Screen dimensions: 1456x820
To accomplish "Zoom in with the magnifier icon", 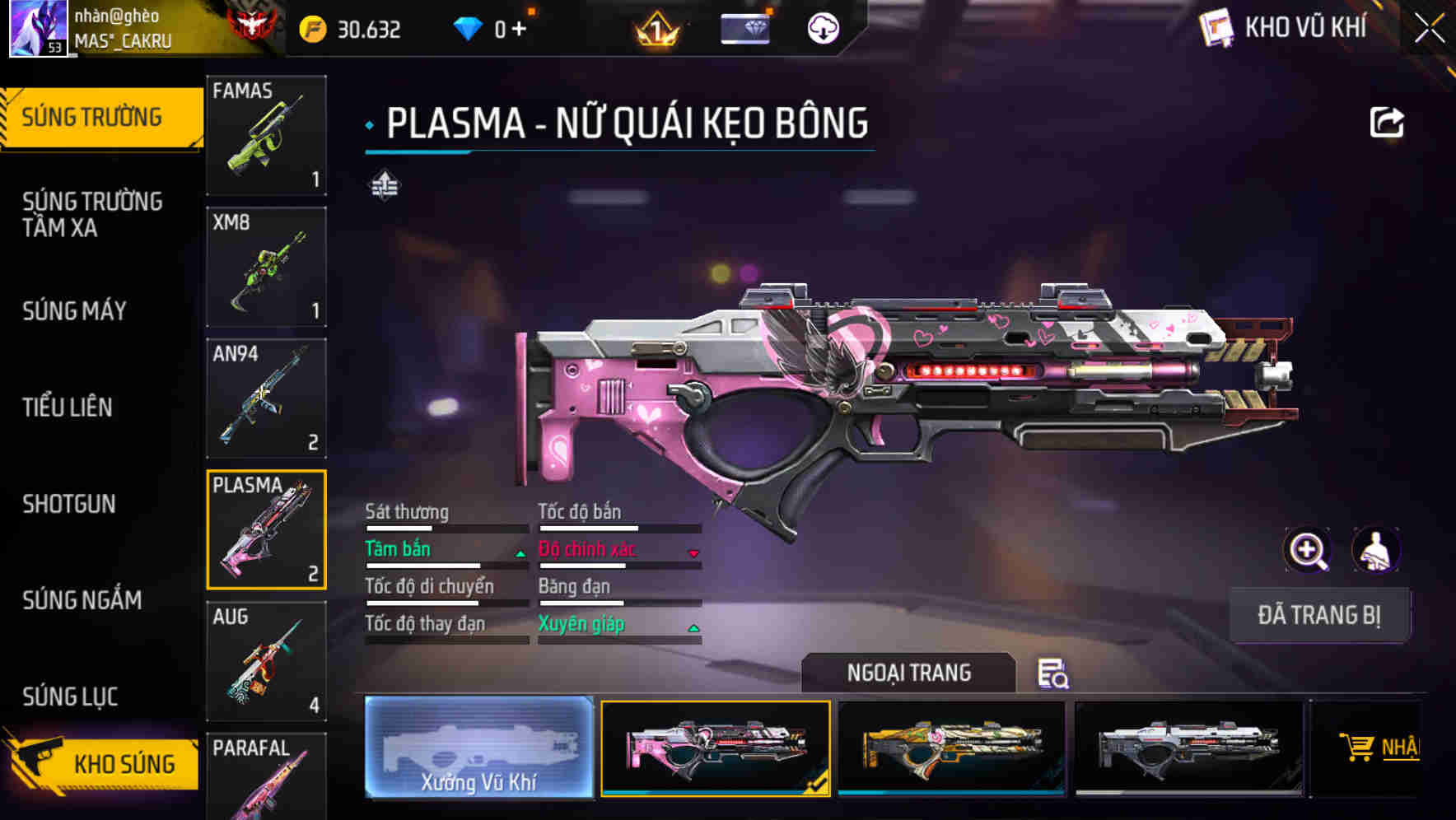I will [x=1307, y=550].
